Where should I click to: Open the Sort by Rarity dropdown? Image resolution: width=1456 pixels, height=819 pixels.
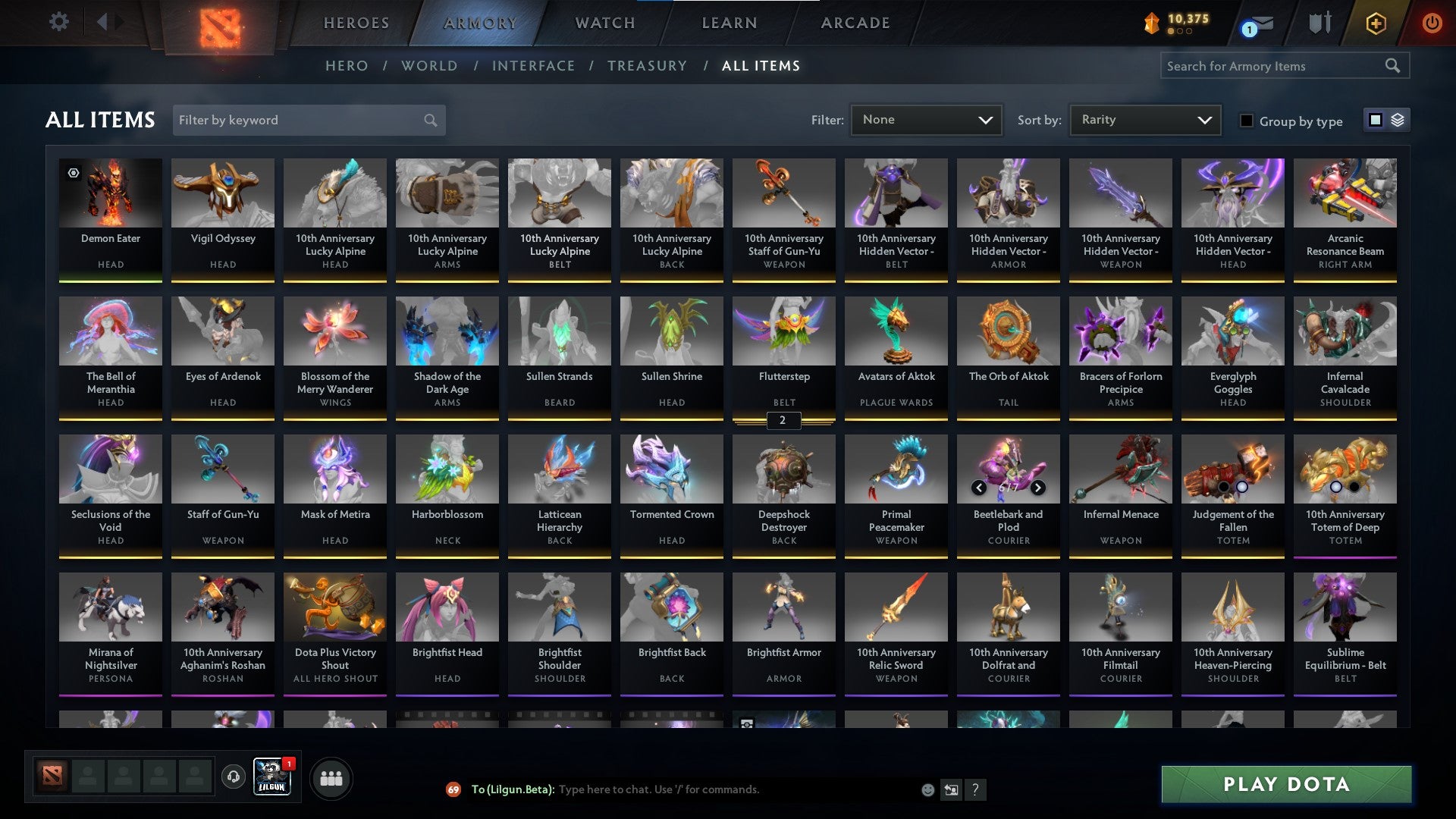click(x=1144, y=119)
